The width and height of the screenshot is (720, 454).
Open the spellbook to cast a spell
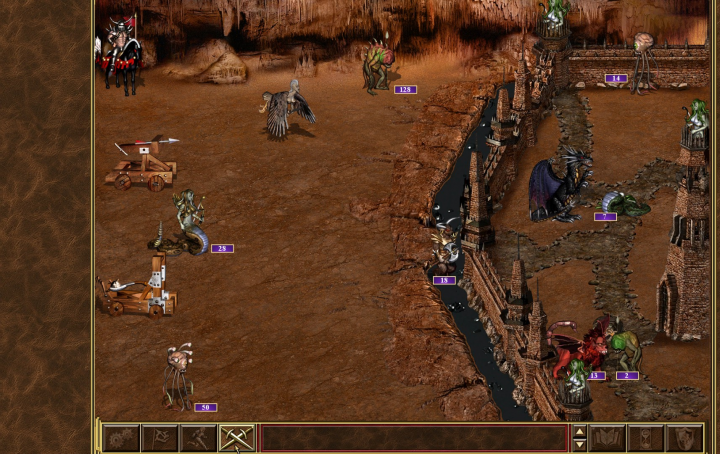(607, 438)
